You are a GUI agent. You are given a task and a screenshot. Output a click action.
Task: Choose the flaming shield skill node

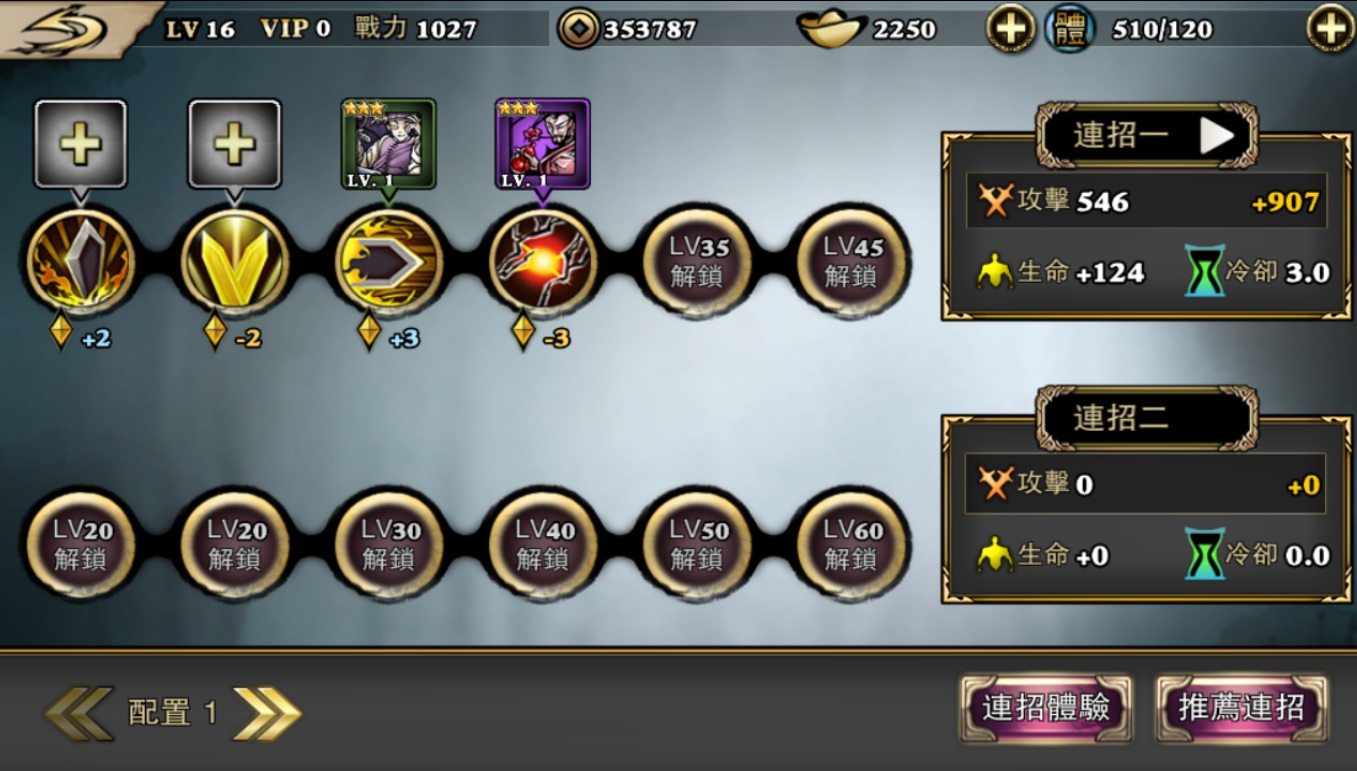[81, 262]
